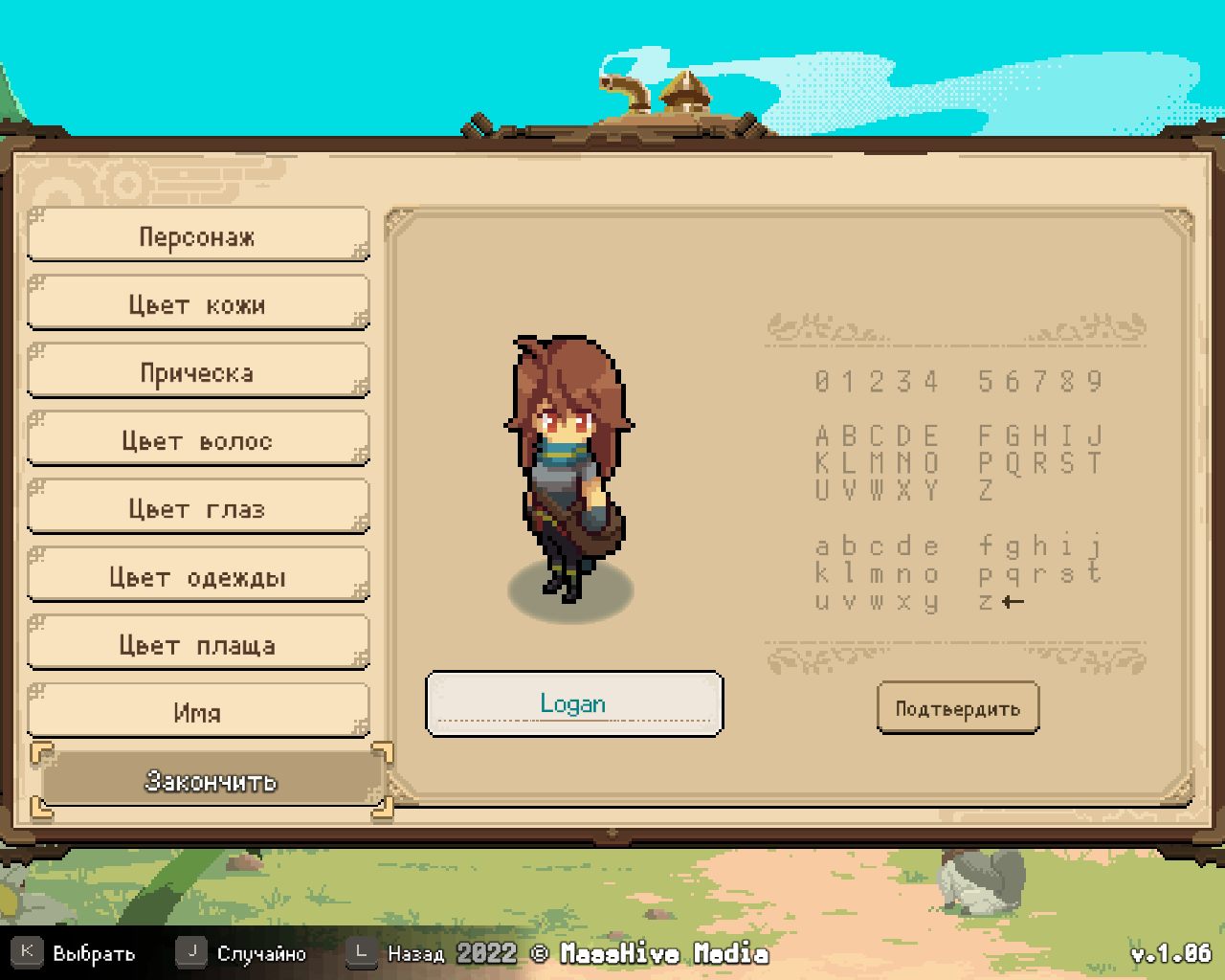Pick the lowercase letter a key

tap(822, 547)
